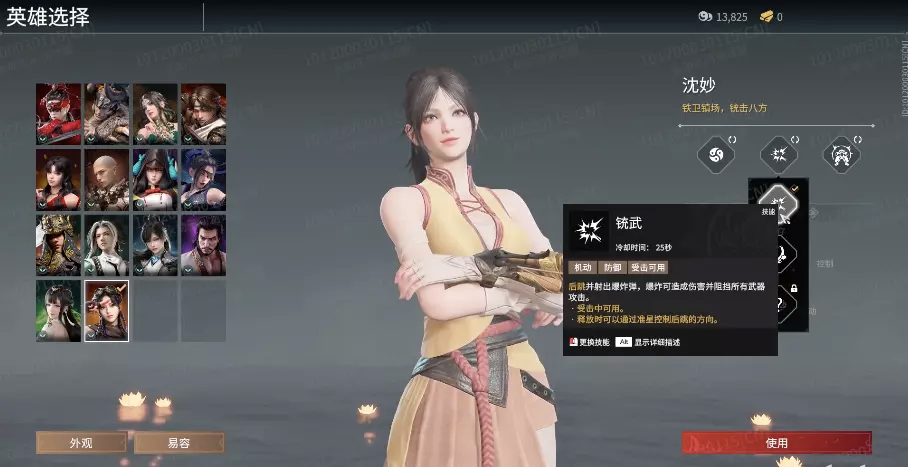
Task: Select the checked 铳武 skill option
Action: pos(779,204)
